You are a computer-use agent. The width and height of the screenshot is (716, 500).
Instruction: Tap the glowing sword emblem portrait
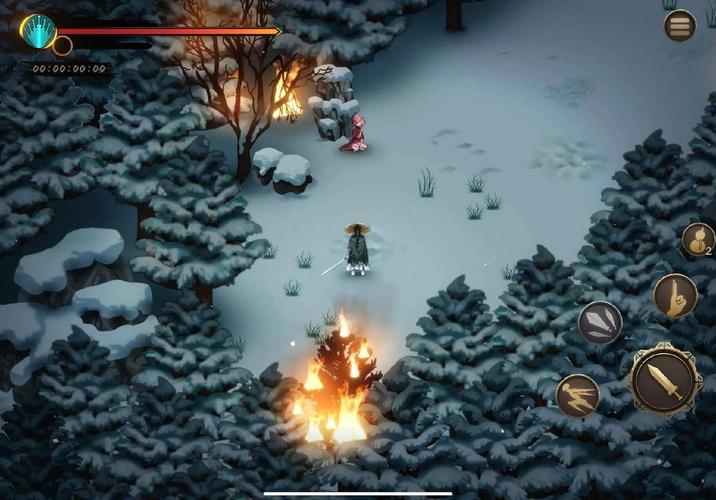click(x=38, y=32)
